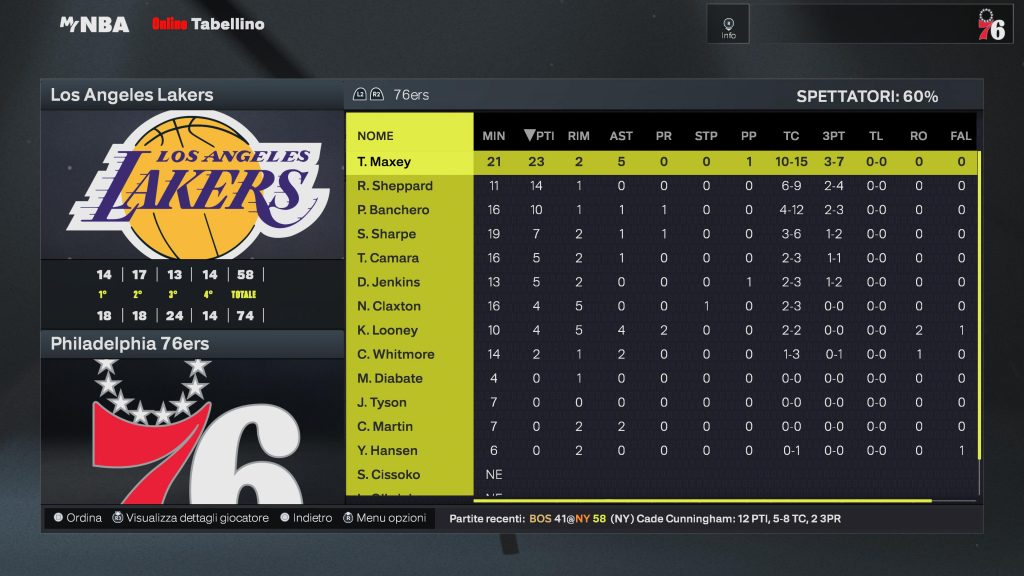Select T. Maxey's row in the box score

[x=384, y=161]
